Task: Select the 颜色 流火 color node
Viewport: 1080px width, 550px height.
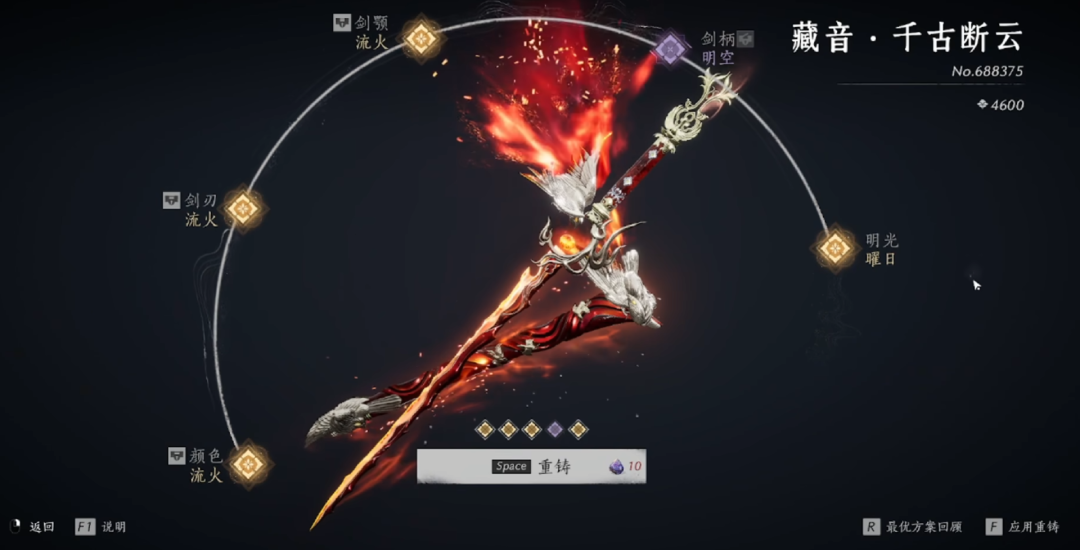Action: 248,464
